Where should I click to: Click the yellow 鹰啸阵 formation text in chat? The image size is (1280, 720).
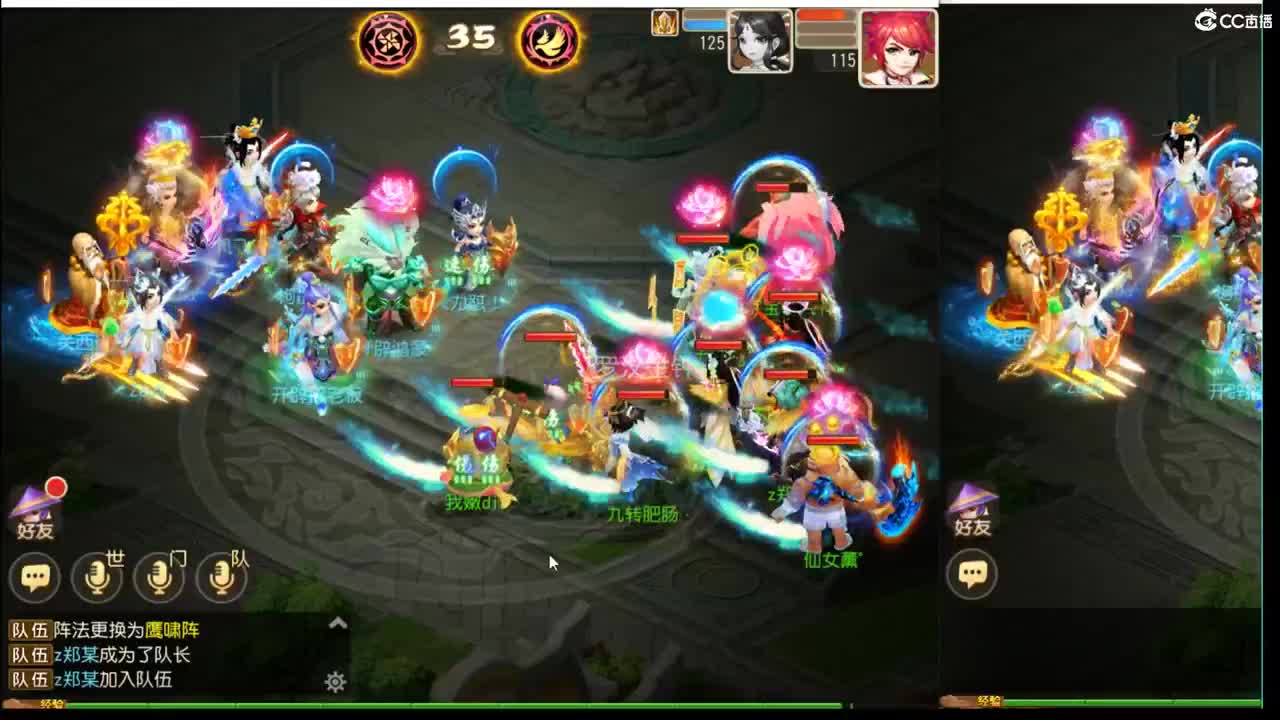pos(171,630)
